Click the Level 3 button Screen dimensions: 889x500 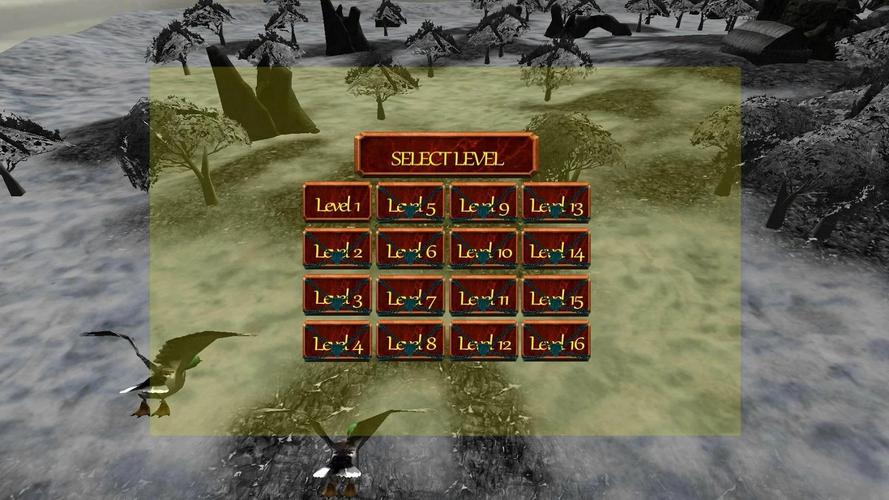[337, 296]
